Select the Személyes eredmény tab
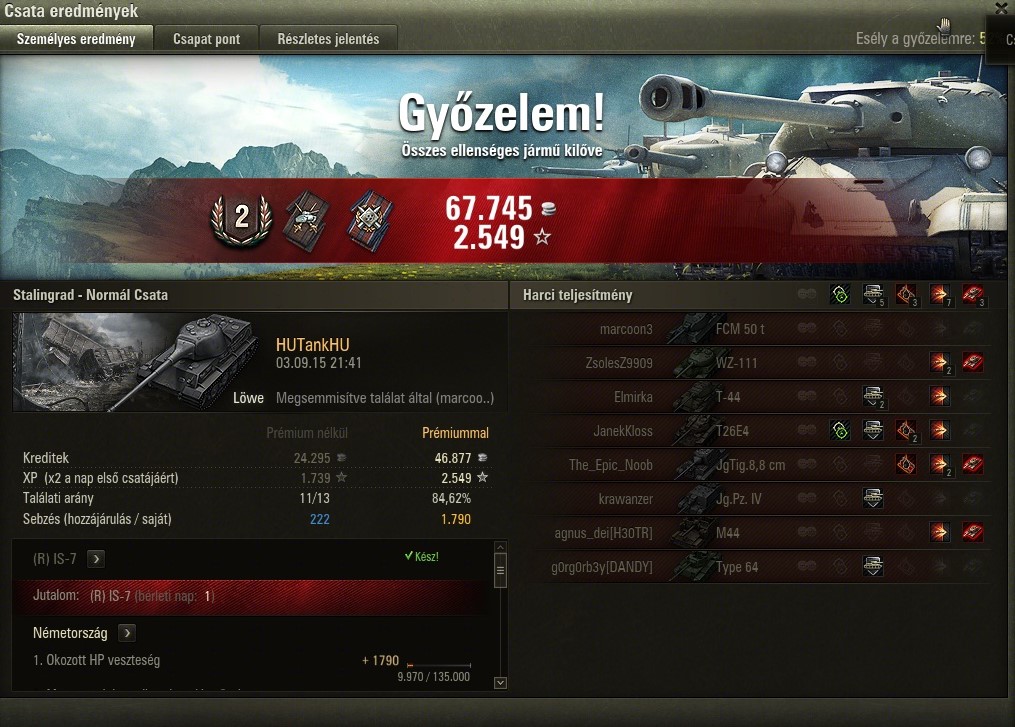The height and width of the screenshot is (727, 1015). 77,39
